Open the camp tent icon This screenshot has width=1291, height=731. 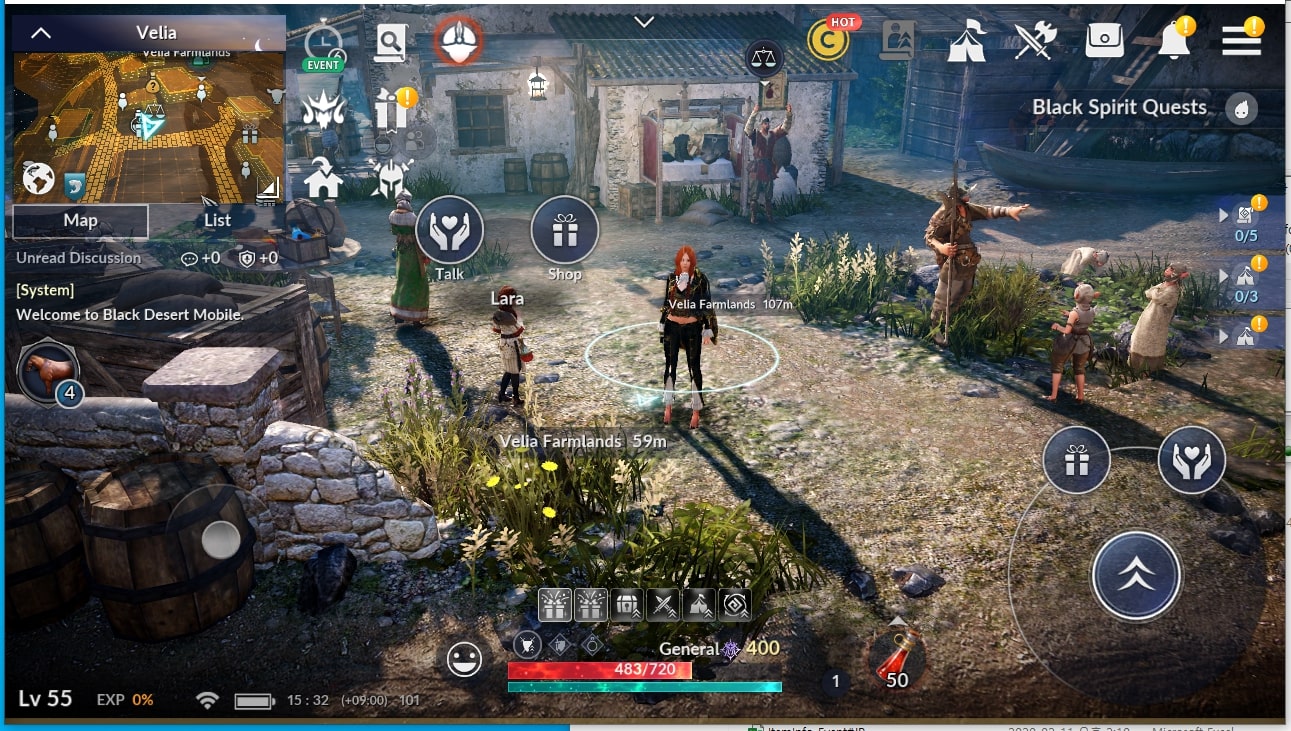coord(966,41)
